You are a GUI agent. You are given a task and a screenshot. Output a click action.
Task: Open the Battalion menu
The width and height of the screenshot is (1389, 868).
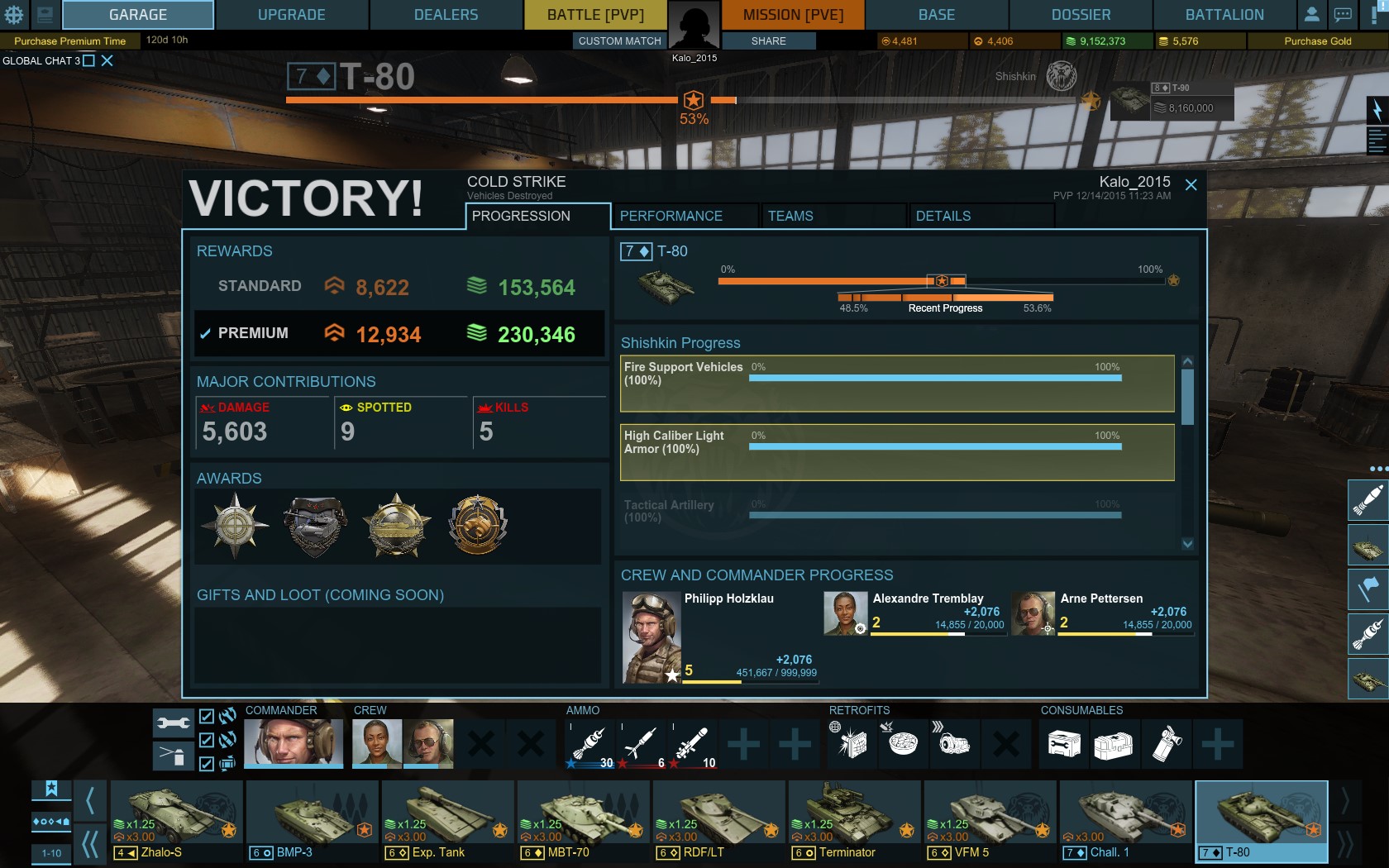pyautogui.click(x=1224, y=15)
